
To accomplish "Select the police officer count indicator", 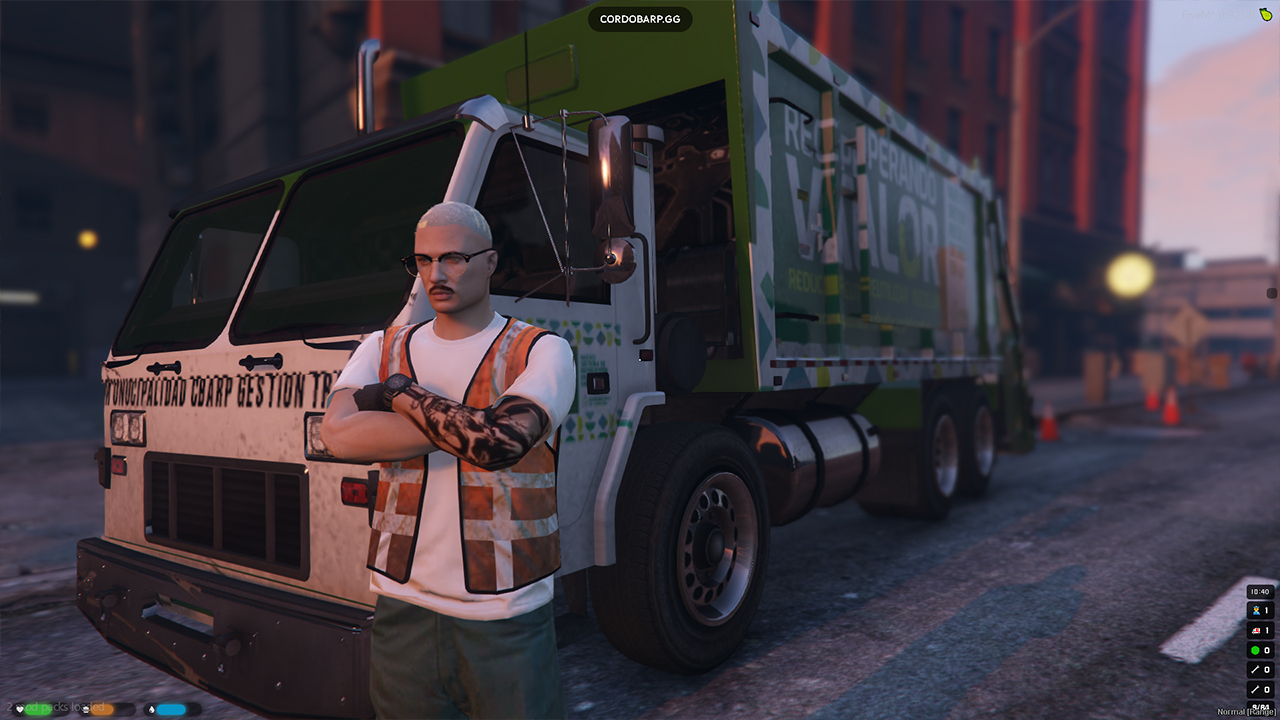I will pyautogui.click(x=1260, y=611).
